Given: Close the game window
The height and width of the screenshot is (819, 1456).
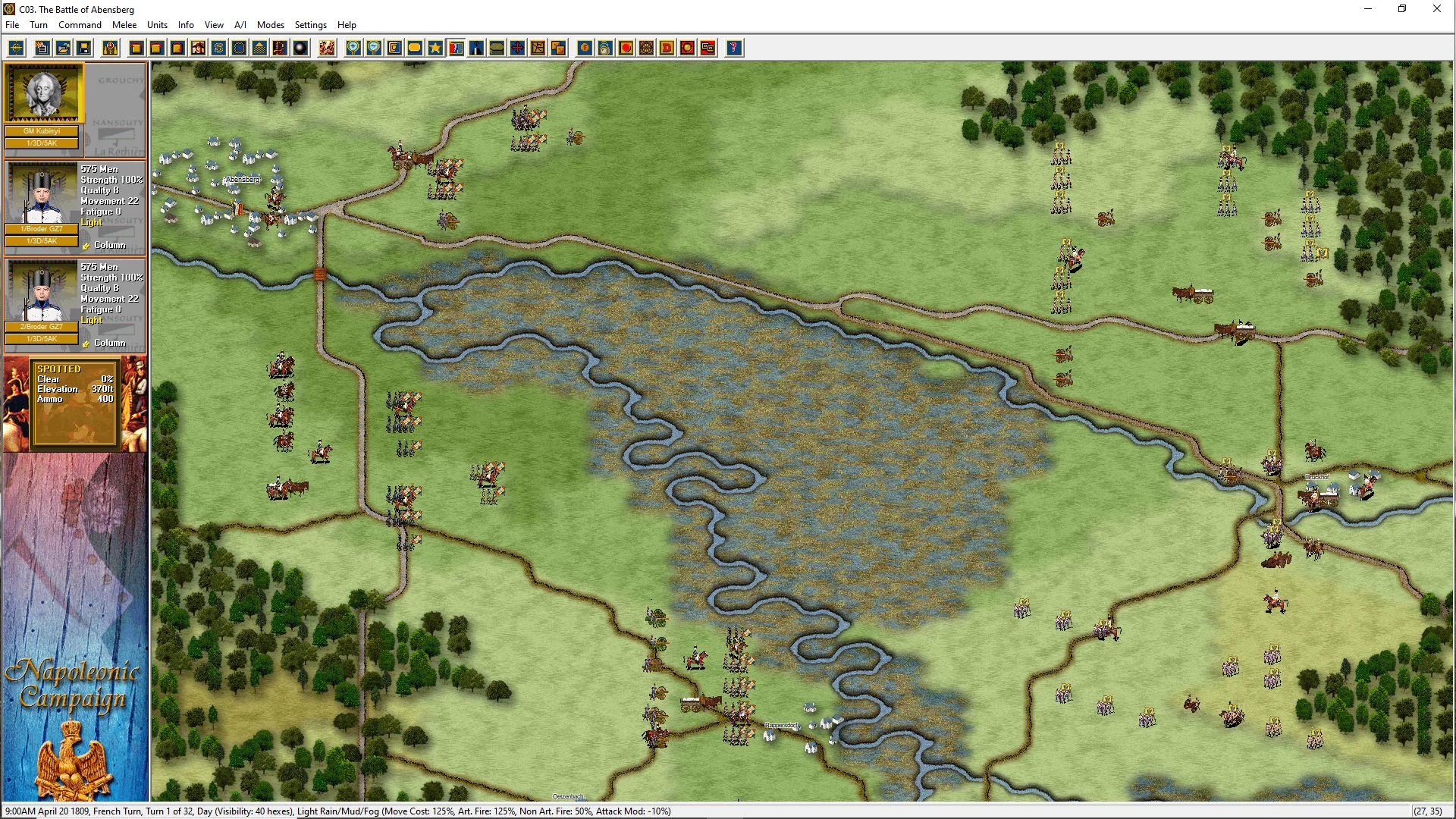Looking at the screenshot, I should pyautogui.click(x=1436, y=9).
